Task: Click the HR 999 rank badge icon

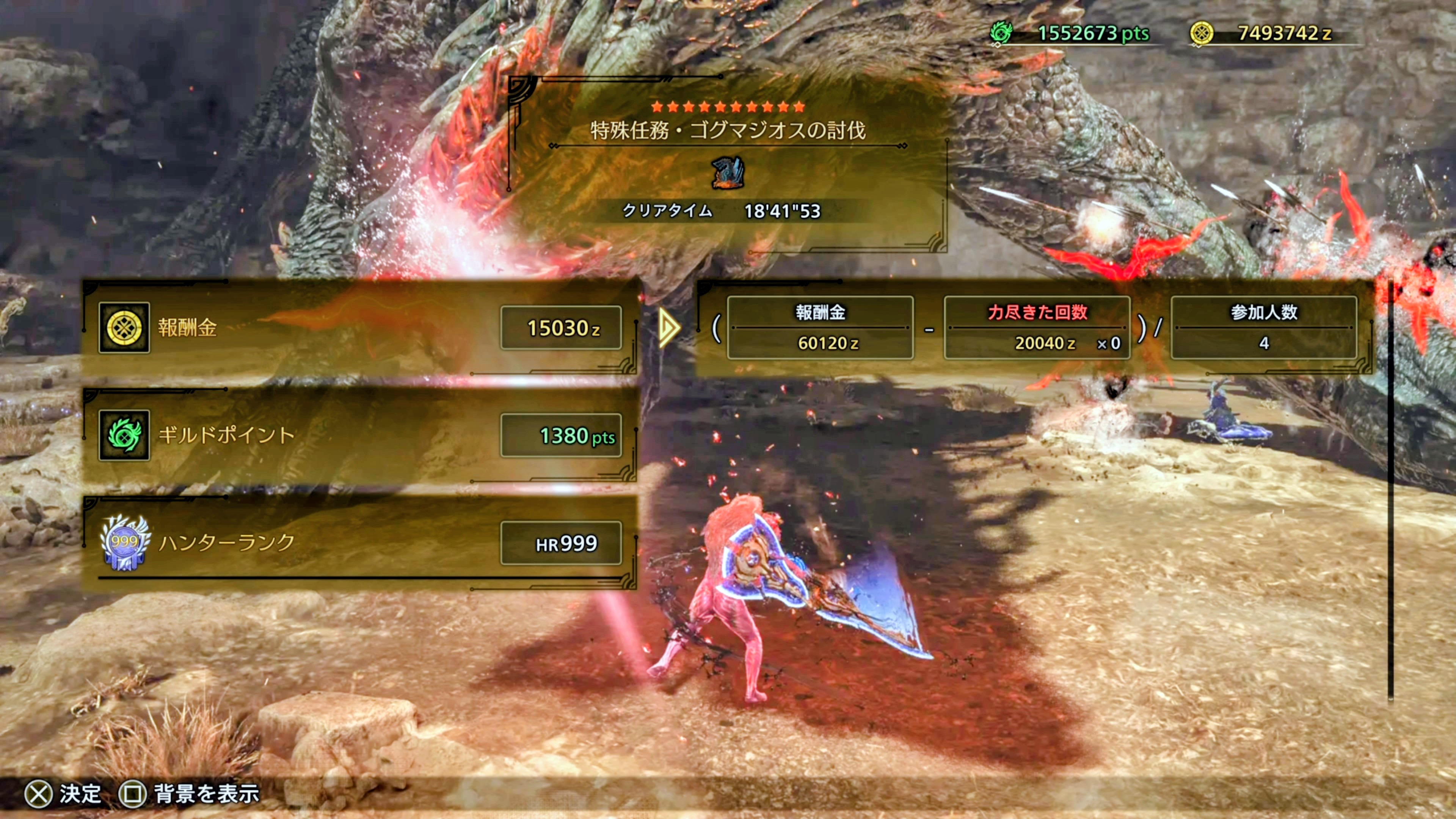Action: pyautogui.click(x=124, y=543)
